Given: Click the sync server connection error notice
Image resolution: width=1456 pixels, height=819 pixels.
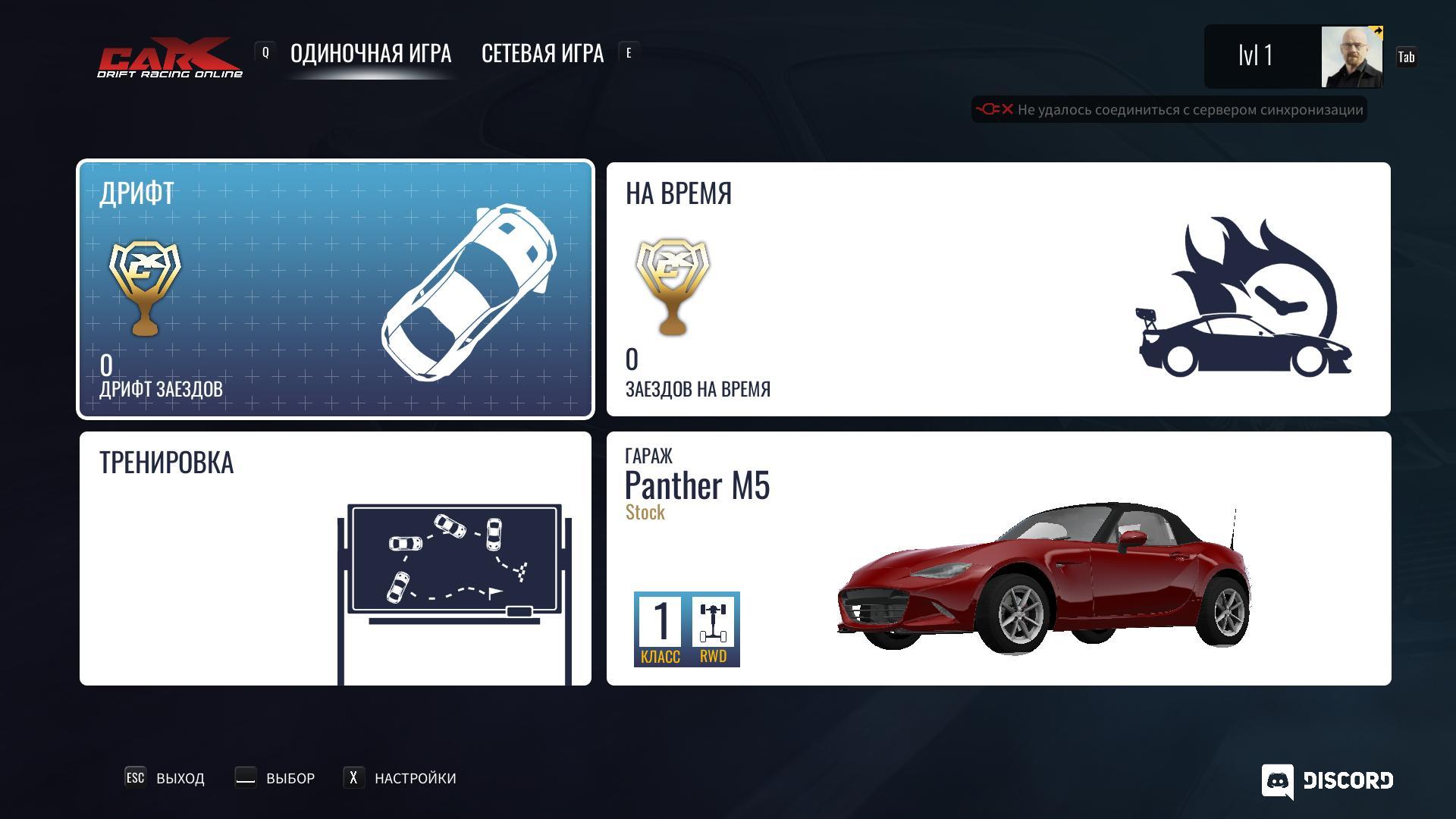Looking at the screenshot, I should coord(1169,110).
